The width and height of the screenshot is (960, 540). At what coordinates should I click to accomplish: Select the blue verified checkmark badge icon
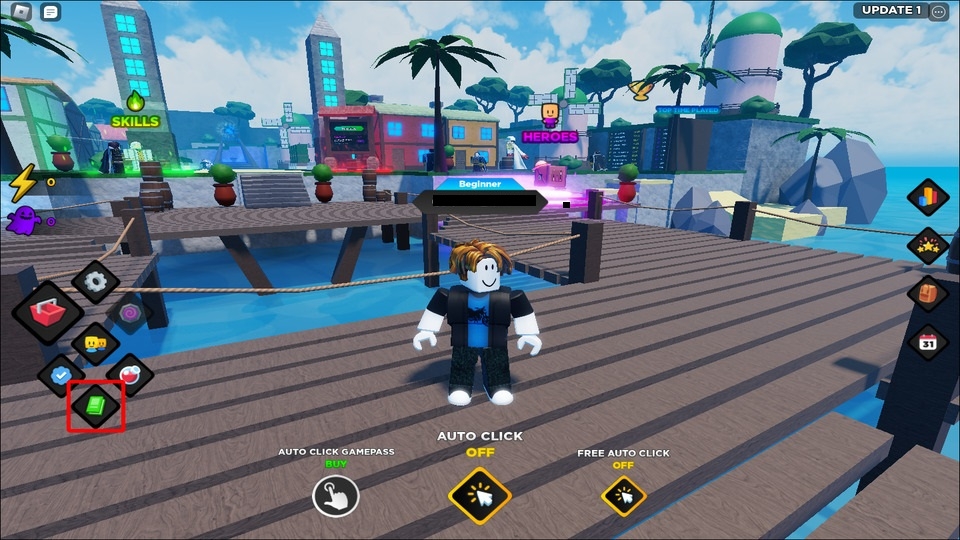(60, 375)
